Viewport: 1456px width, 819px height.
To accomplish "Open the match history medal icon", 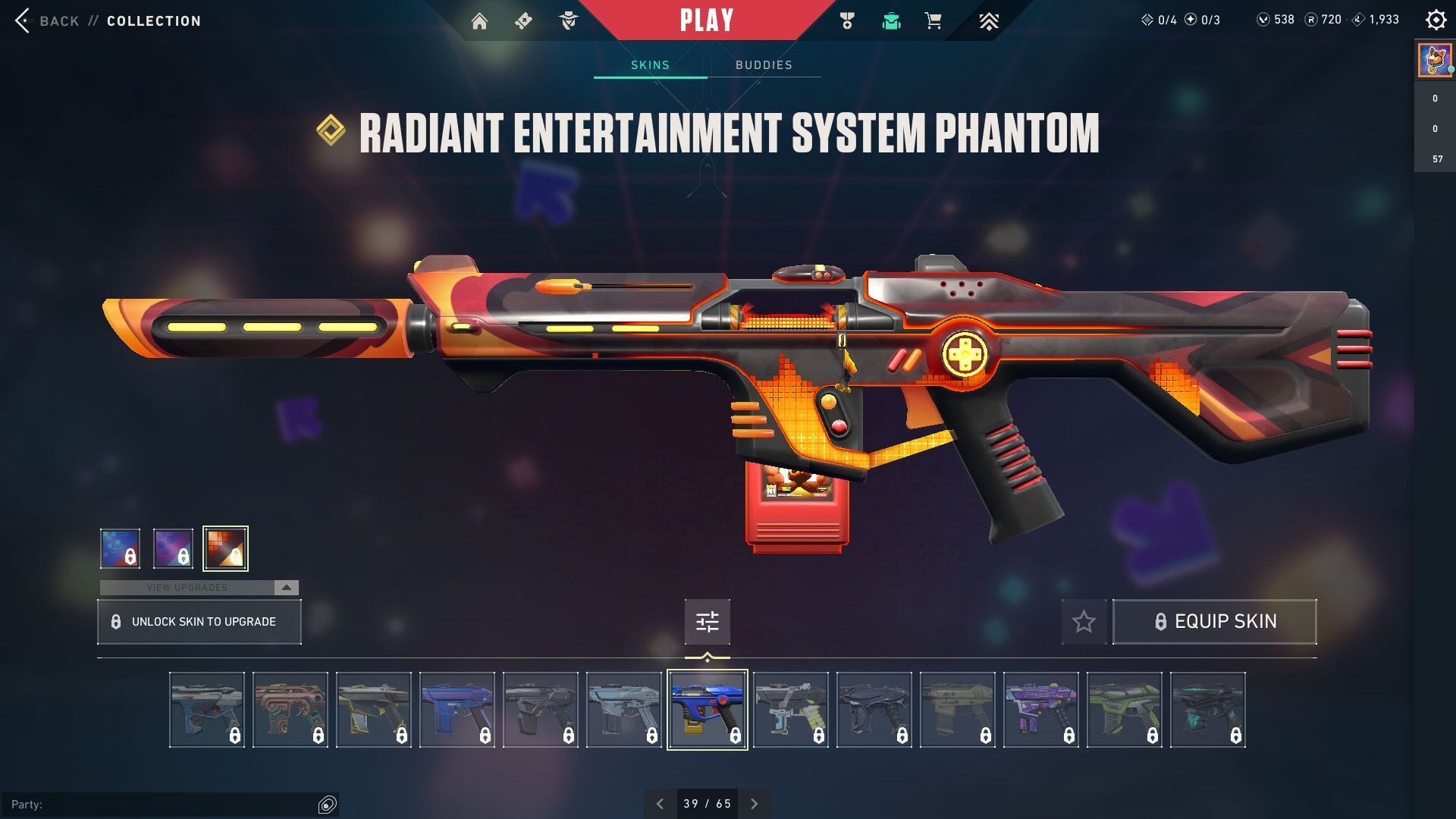I will click(x=847, y=20).
